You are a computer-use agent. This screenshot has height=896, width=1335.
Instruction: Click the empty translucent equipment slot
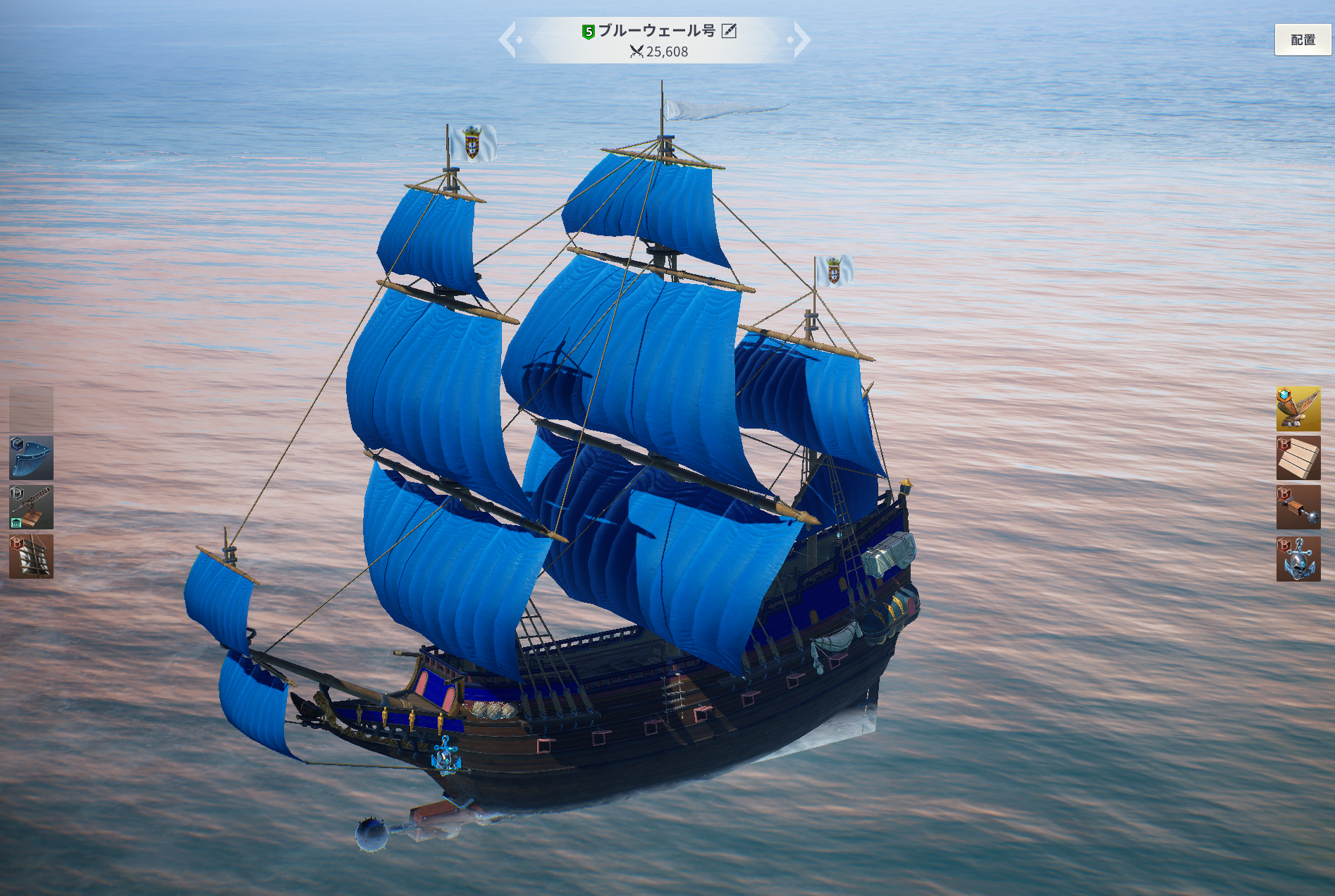point(31,408)
